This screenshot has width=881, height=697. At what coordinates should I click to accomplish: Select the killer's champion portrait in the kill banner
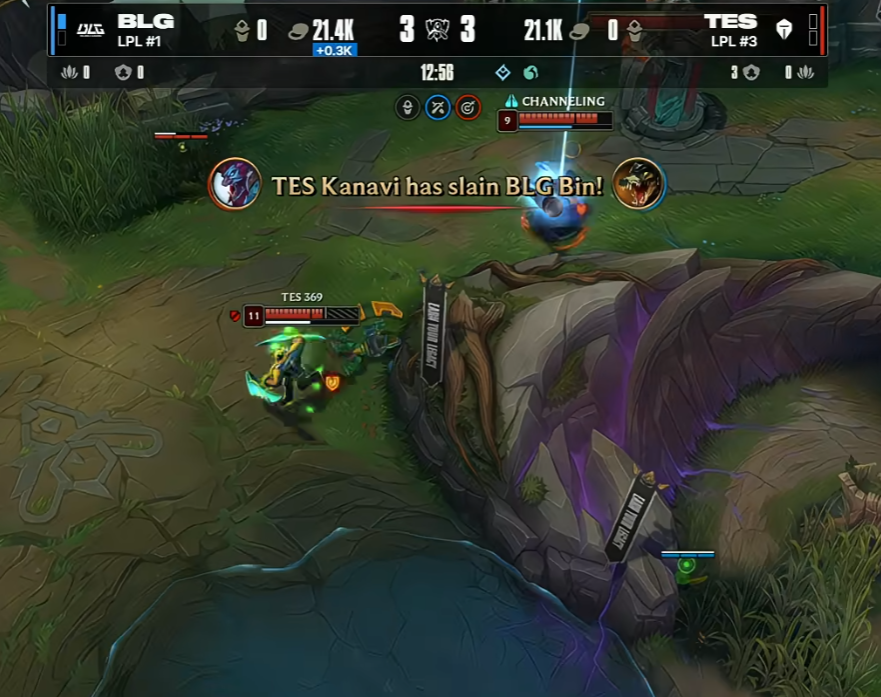pos(235,184)
